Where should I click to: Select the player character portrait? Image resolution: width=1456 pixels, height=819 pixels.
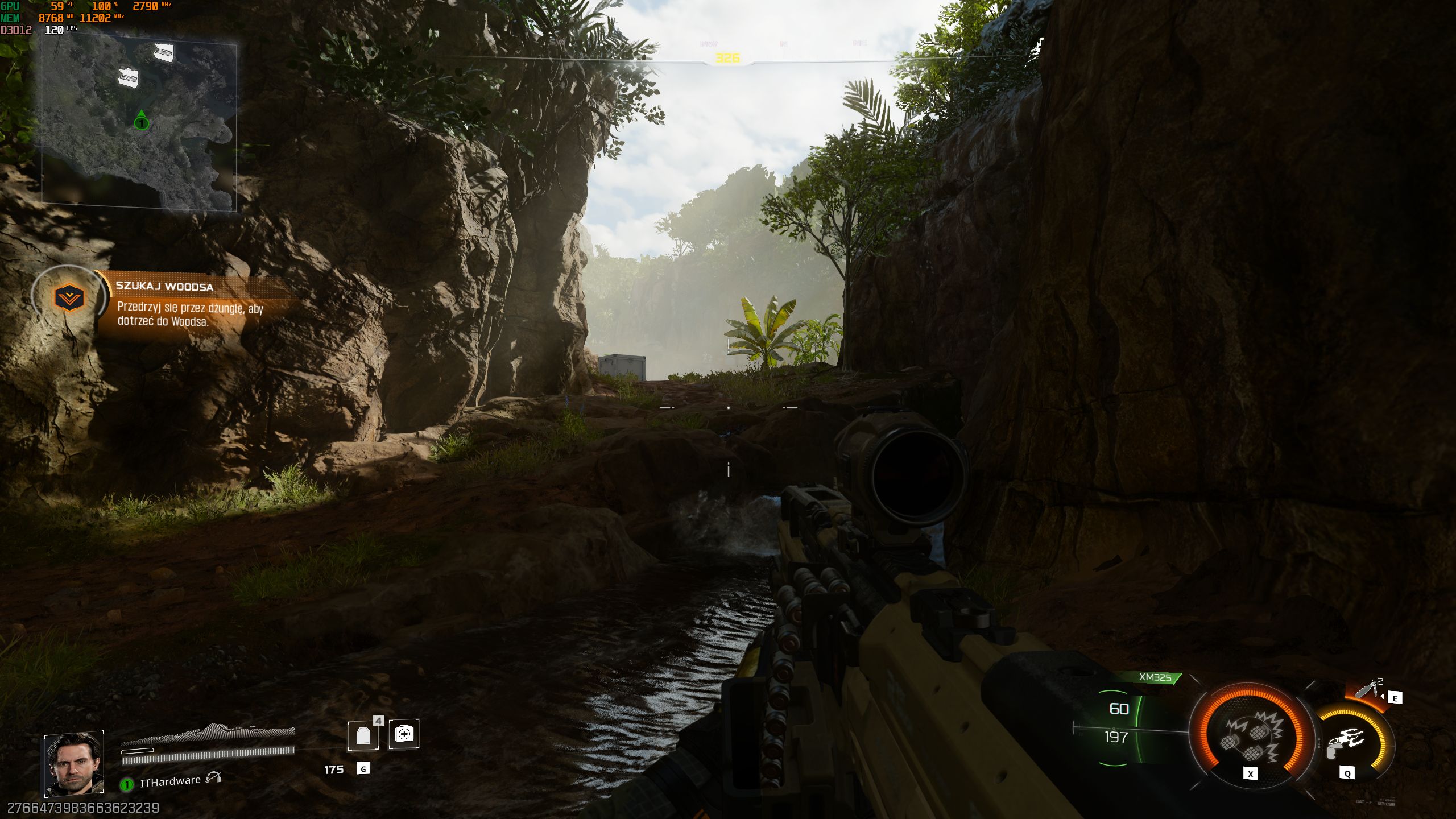(x=74, y=763)
